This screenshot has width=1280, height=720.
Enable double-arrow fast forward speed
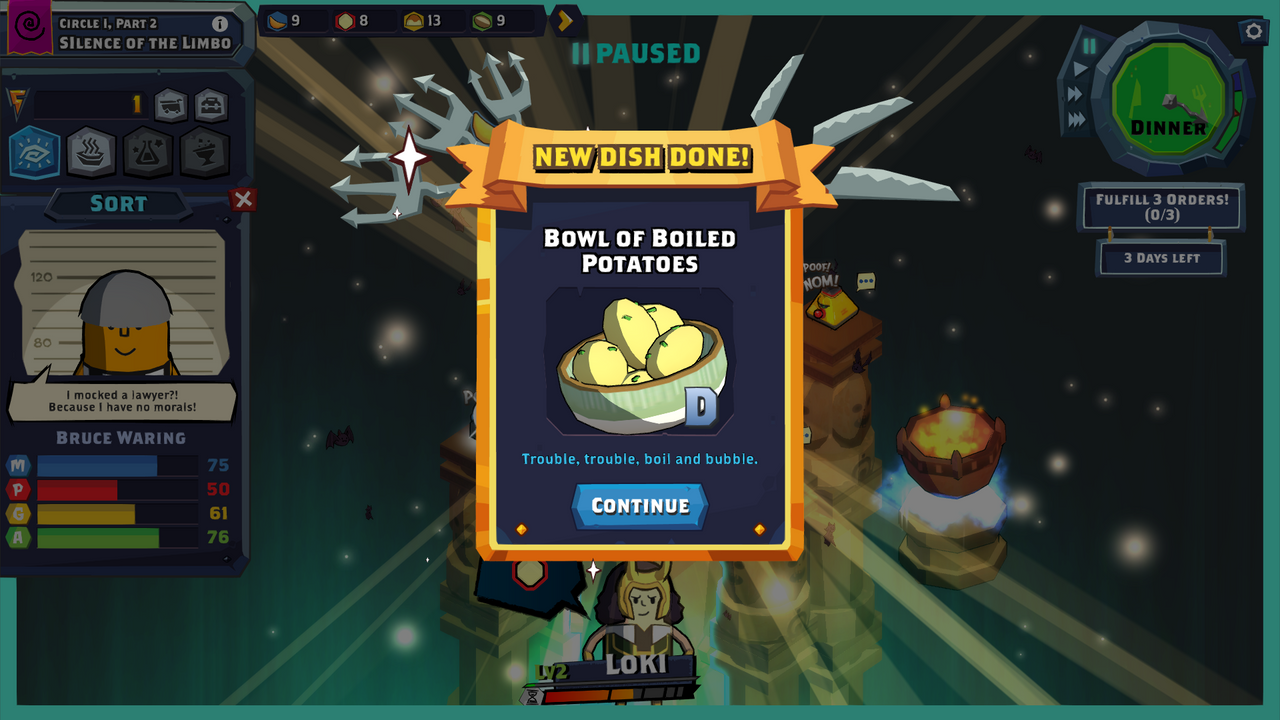pyautogui.click(x=1075, y=94)
